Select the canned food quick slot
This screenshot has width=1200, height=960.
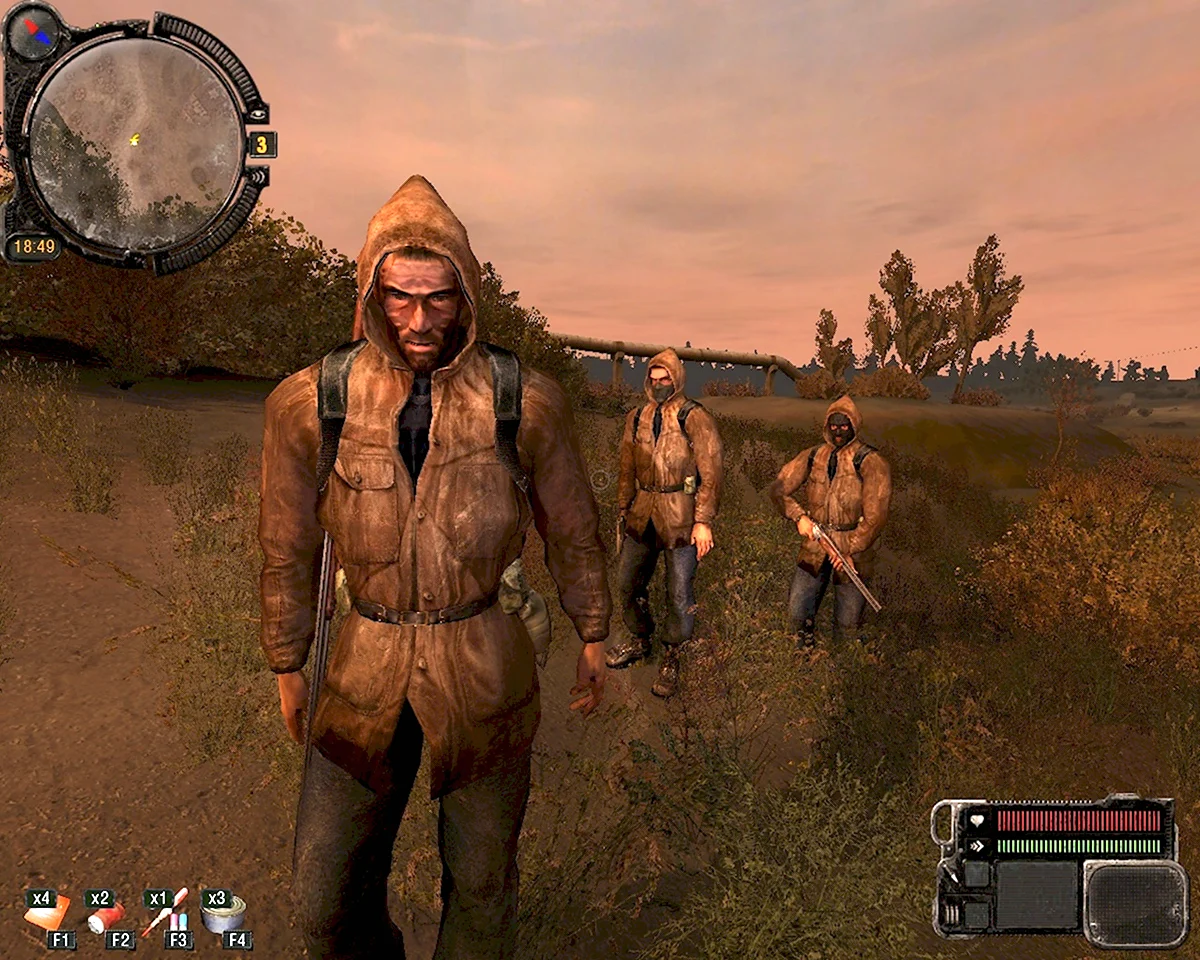224,912
